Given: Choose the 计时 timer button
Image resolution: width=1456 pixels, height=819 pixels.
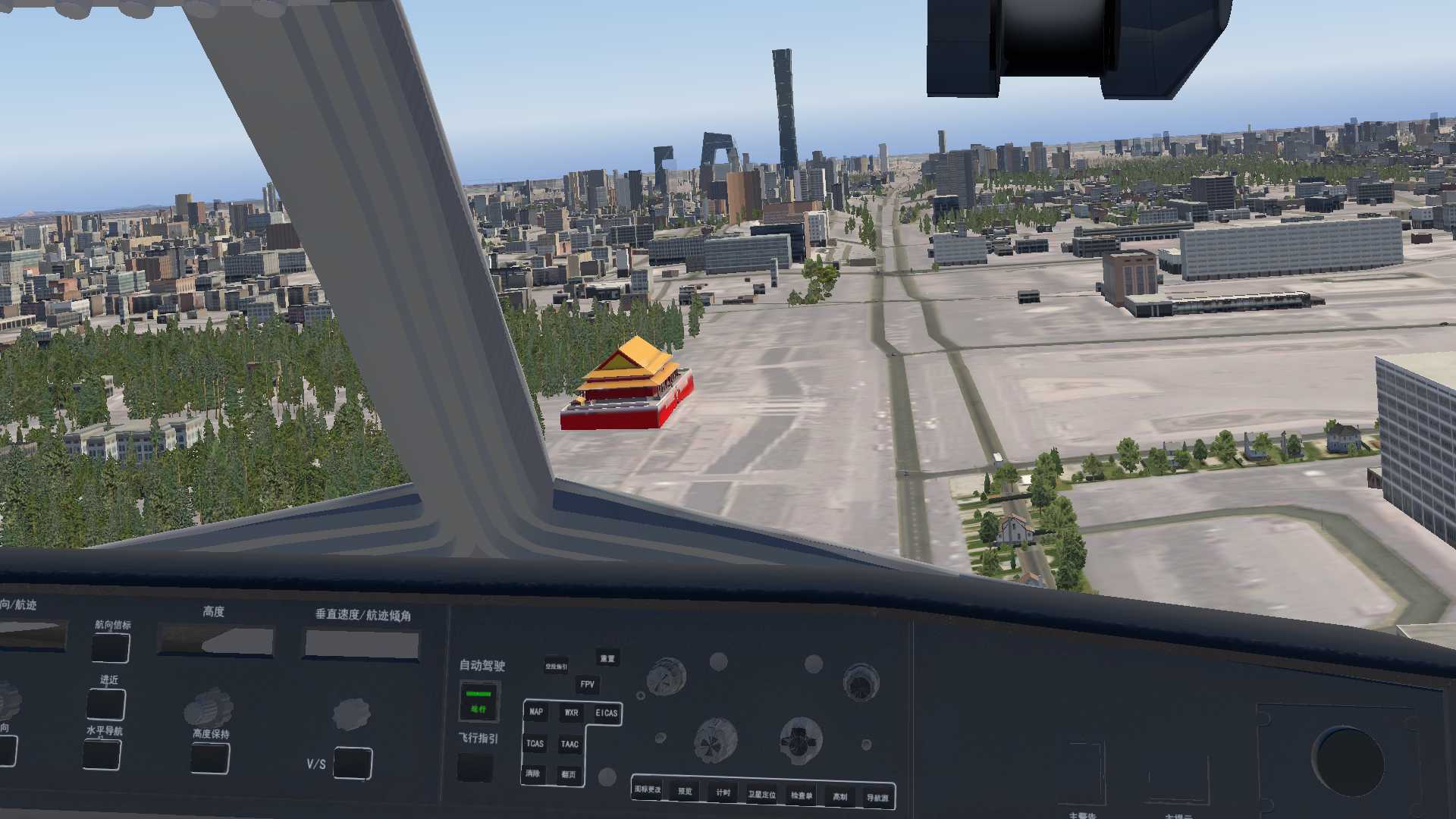Looking at the screenshot, I should click(723, 792).
